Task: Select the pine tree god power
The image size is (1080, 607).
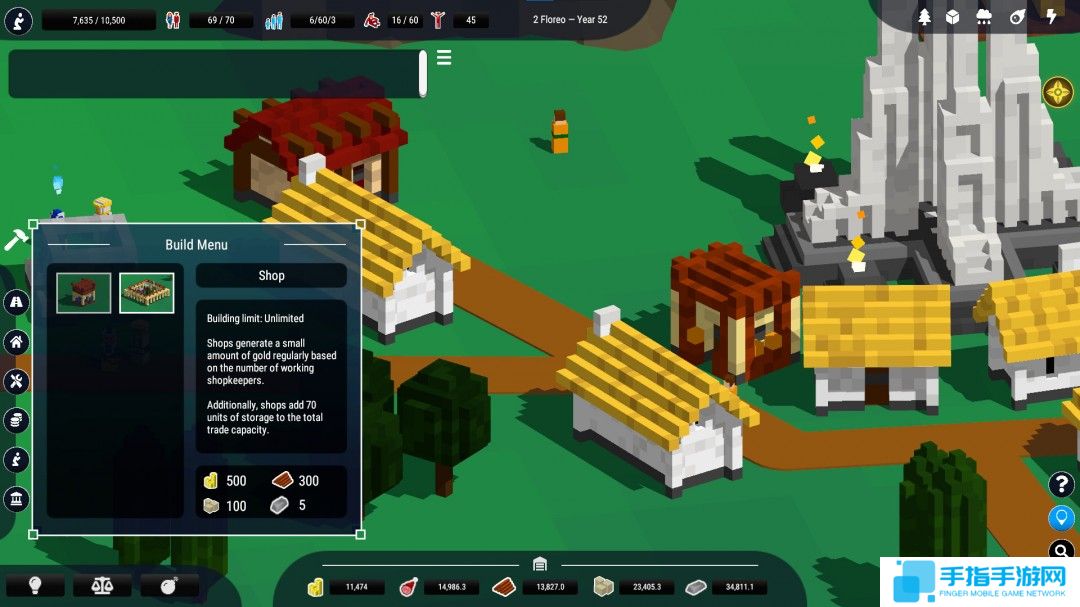Action: pos(924,17)
